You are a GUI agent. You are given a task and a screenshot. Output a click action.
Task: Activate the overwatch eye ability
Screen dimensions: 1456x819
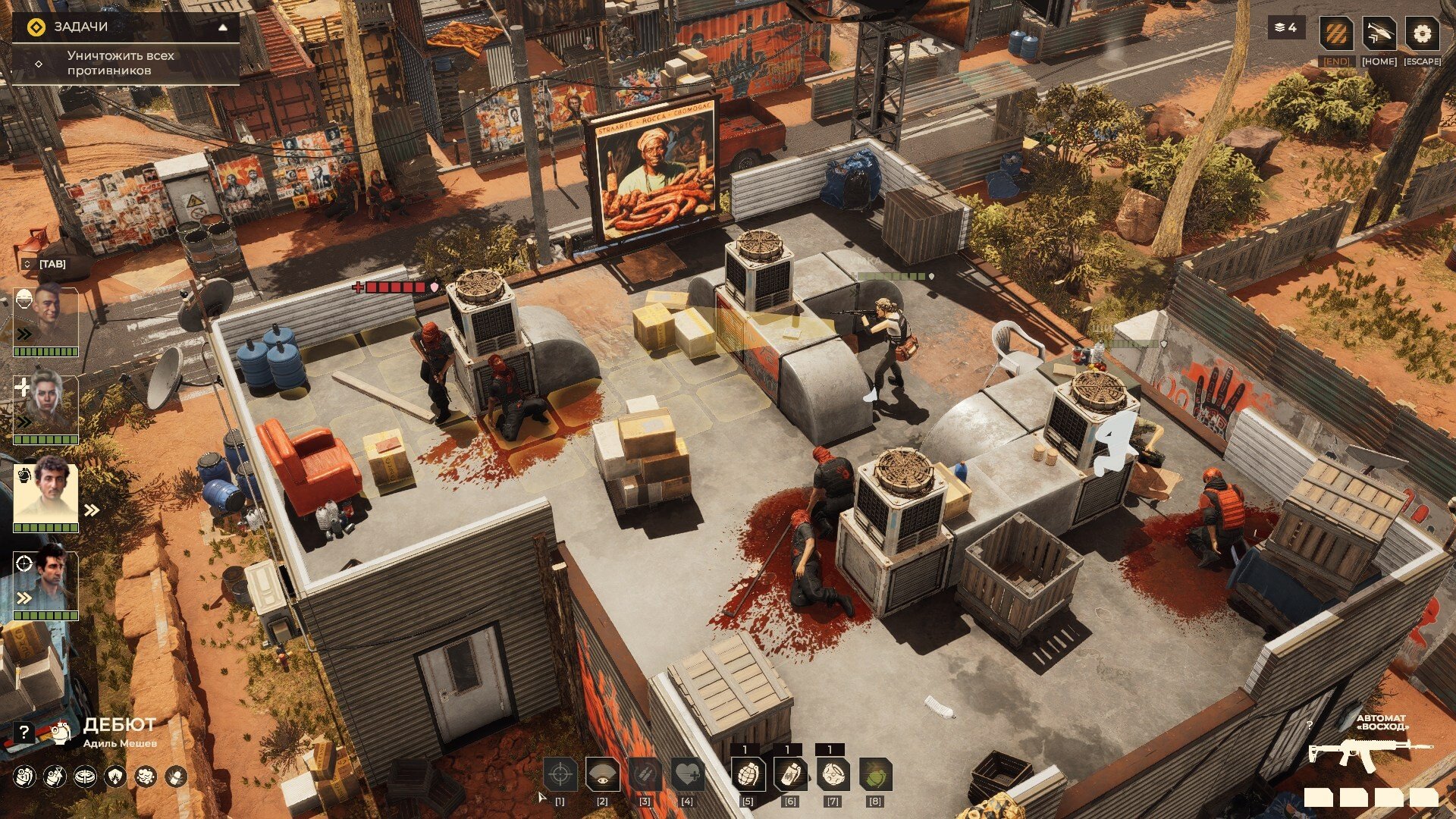pos(603,775)
